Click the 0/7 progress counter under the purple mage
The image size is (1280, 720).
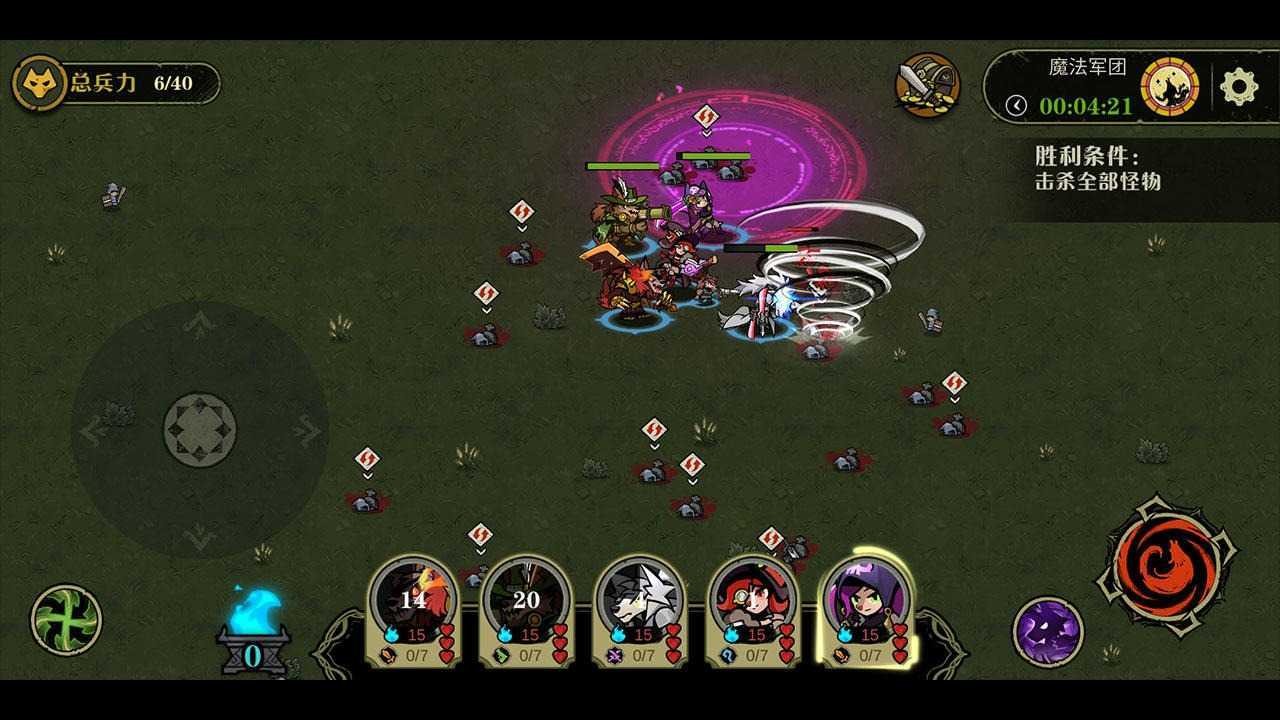870,657
